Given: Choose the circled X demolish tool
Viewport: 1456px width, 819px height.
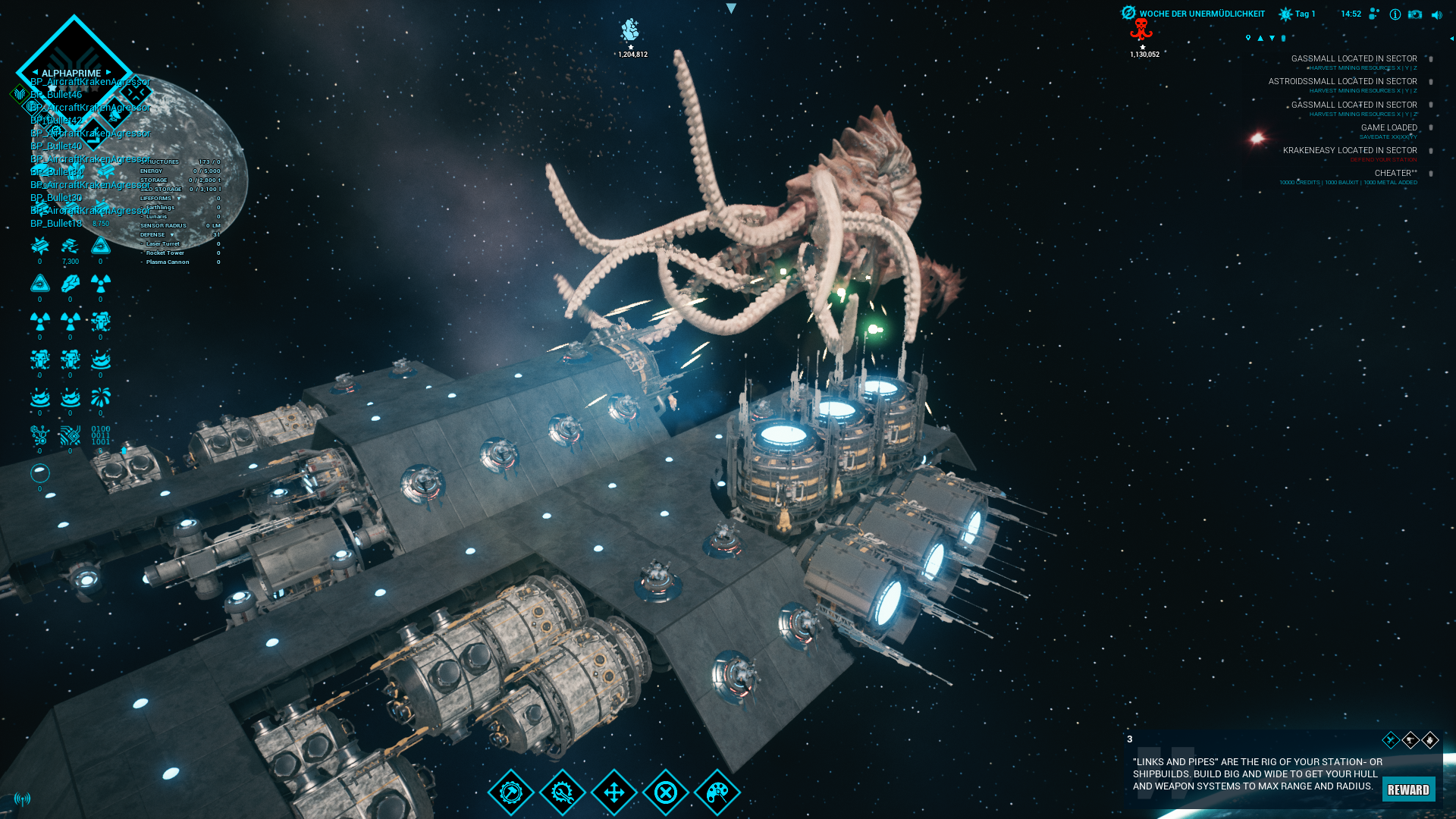Looking at the screenshot, I should [666, 792].
